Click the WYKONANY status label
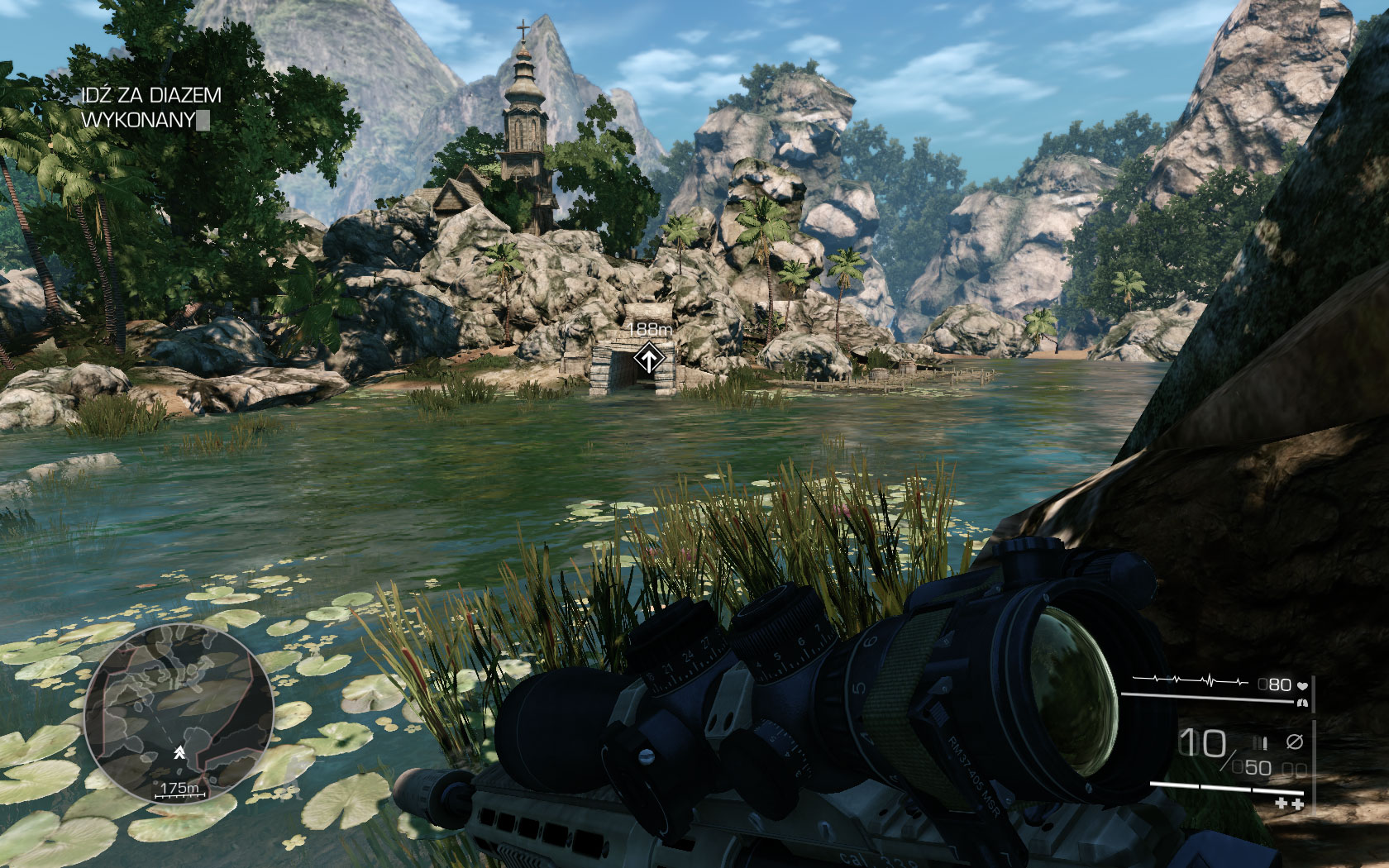 click(139, 119)
